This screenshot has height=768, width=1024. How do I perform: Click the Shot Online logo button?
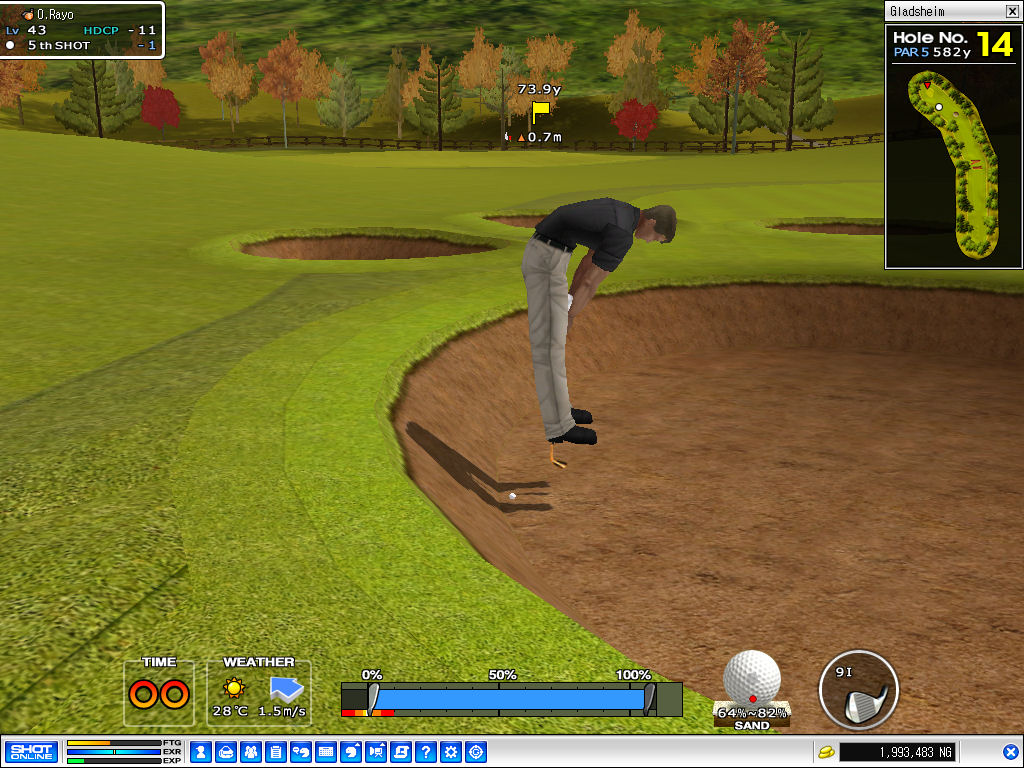31,752
